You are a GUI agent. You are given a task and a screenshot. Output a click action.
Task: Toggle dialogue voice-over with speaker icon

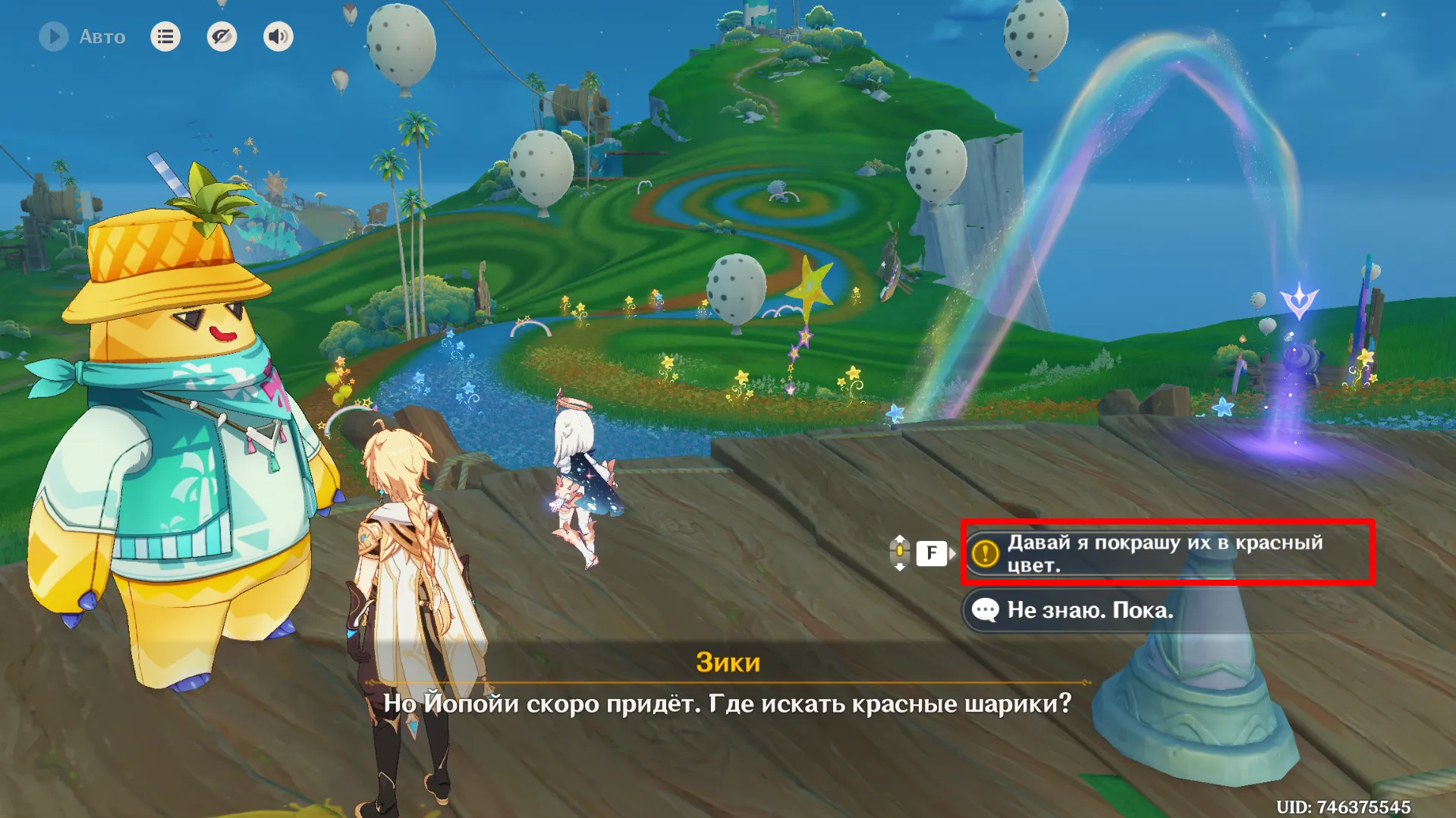click(278, 36)
